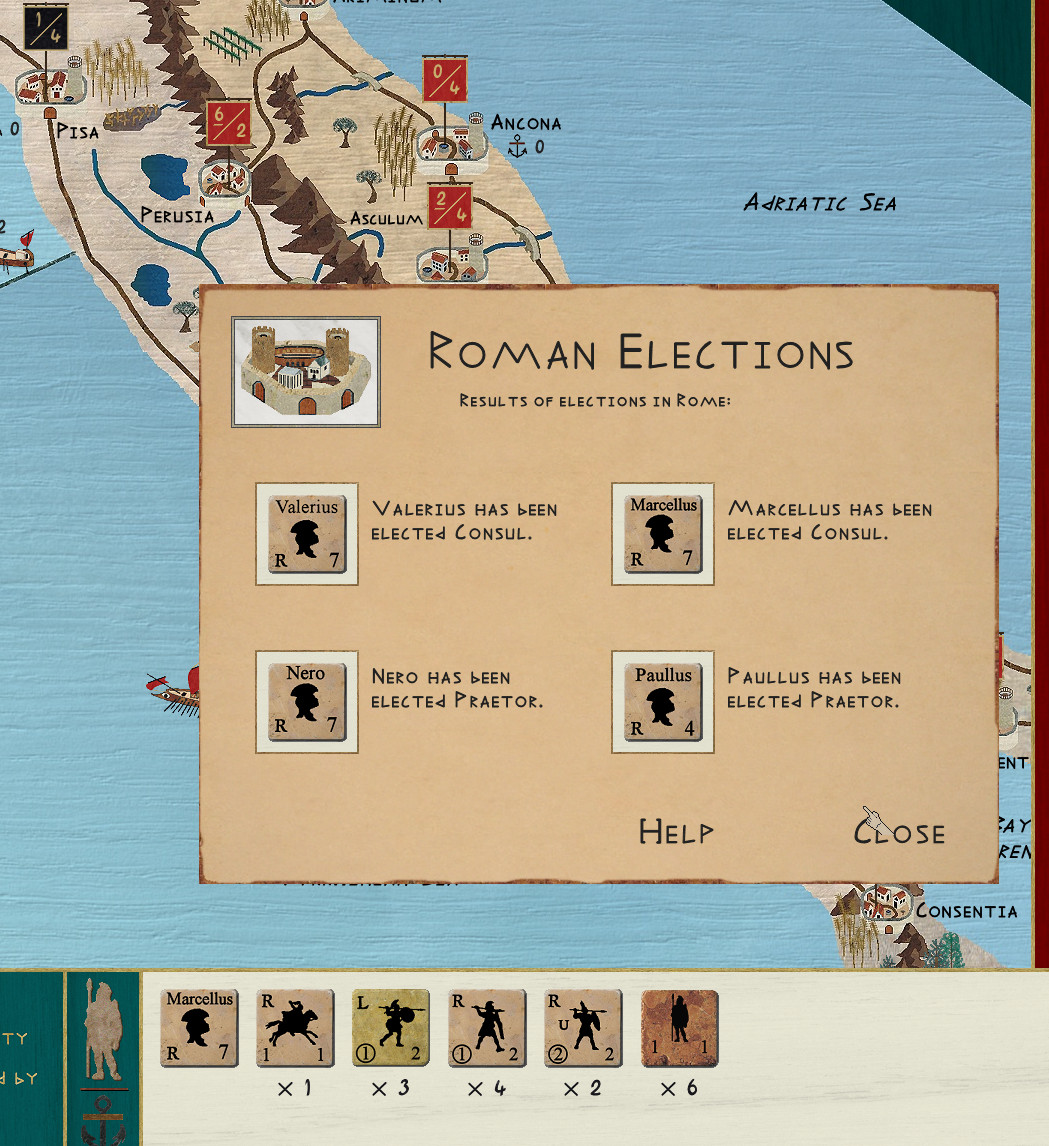Click the Rome city picture in the dialog
Image resolution: width=1049 pixels, height=1146 pixels.
click(306, 372)
